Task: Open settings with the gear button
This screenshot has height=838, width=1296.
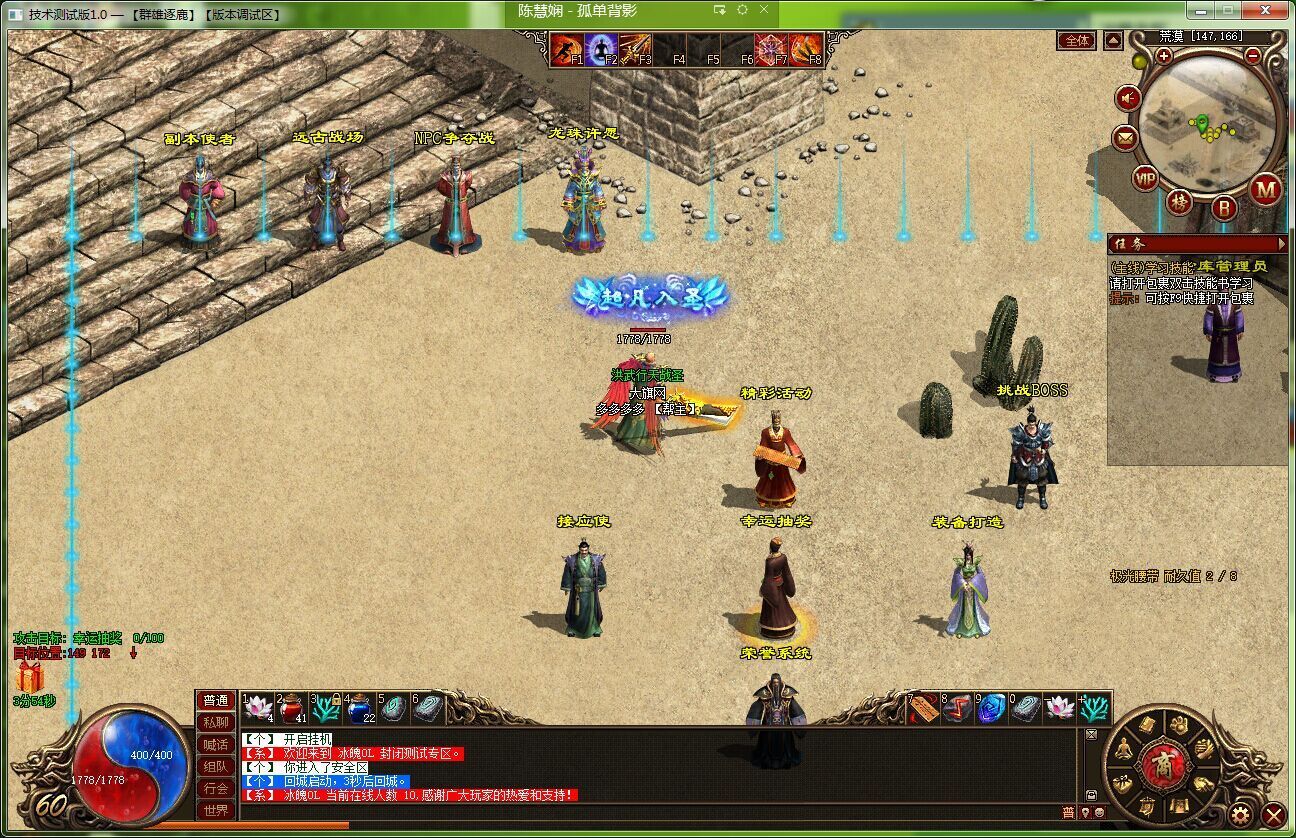Action: 1240,813
